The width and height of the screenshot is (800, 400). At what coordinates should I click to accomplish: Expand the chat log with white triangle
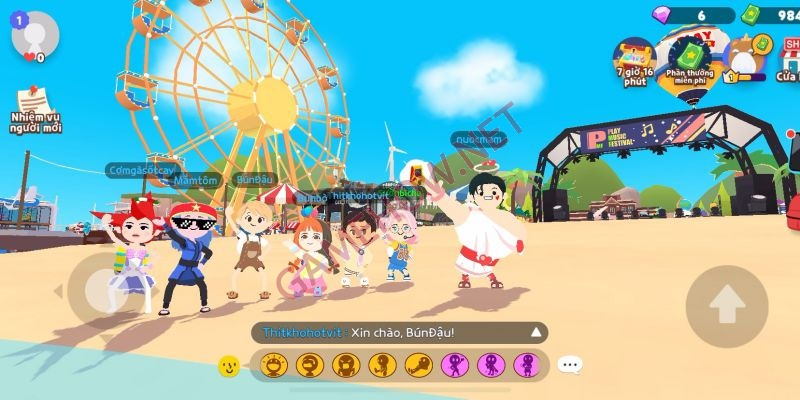[x=537, y=332]
